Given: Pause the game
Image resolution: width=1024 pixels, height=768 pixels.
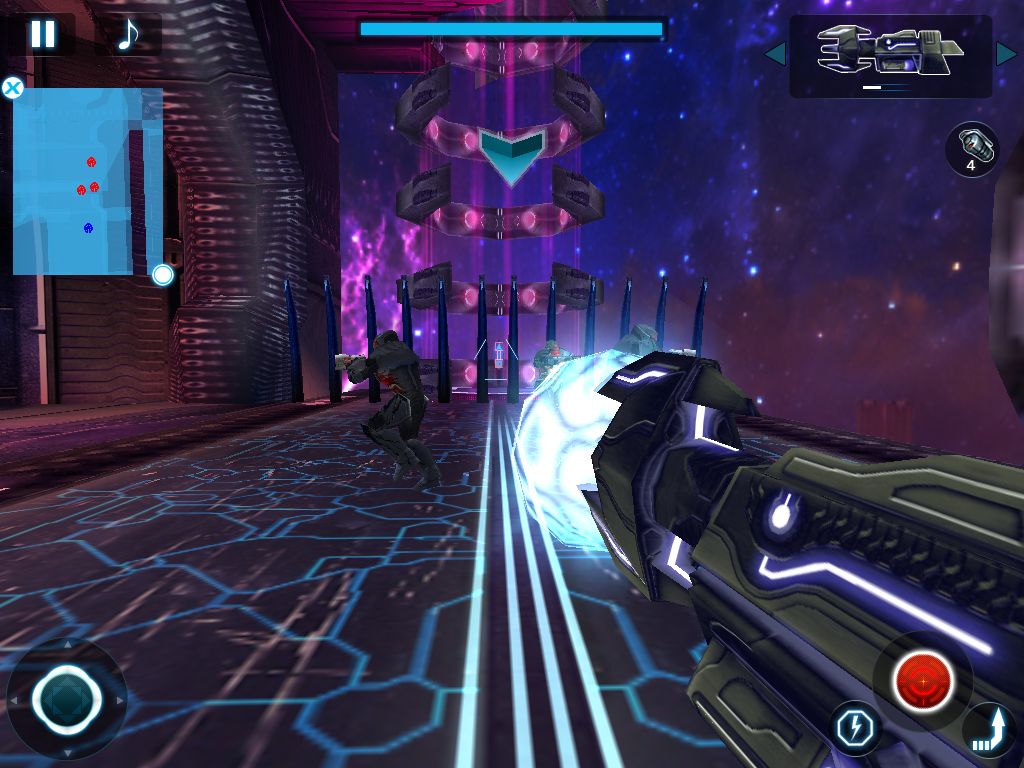Looking at the screenshot, I should pyautogui.click(x=43, y=34).
